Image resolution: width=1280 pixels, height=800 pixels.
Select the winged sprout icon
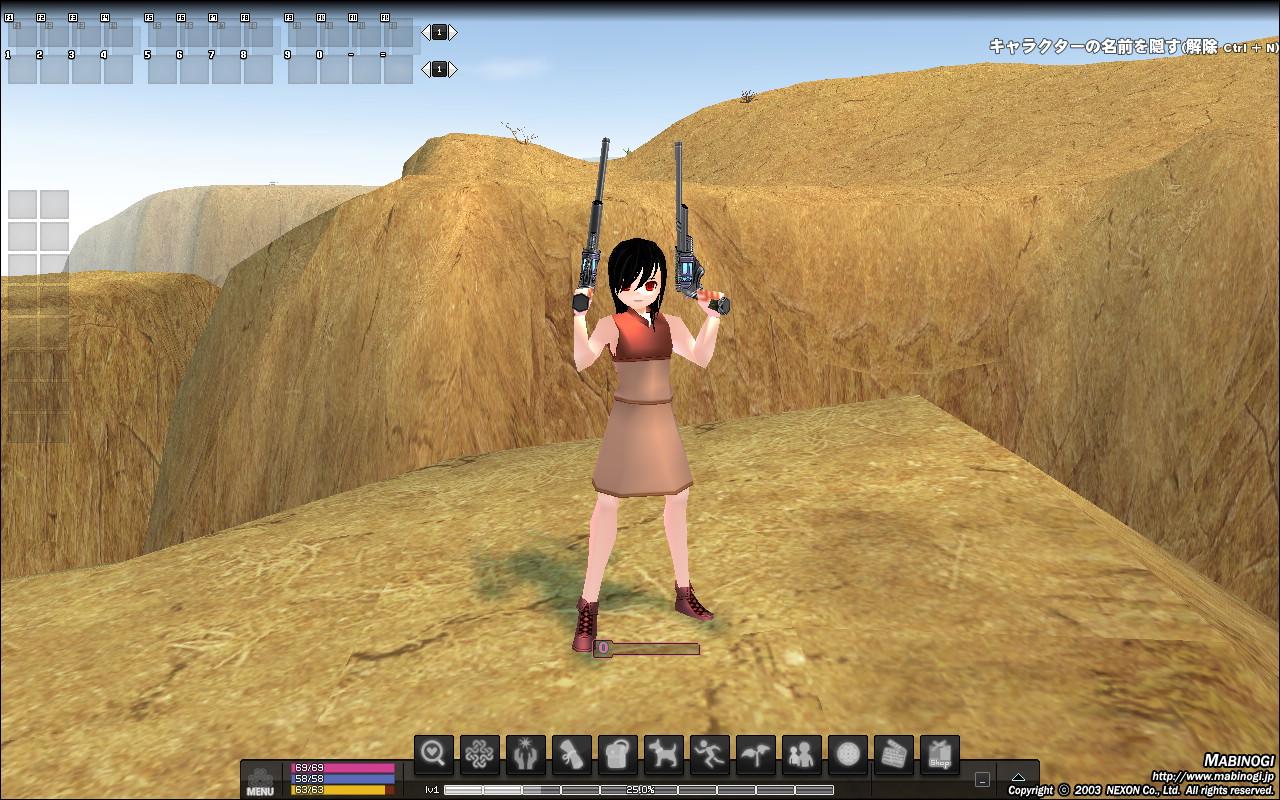click(x=756, y=754)
